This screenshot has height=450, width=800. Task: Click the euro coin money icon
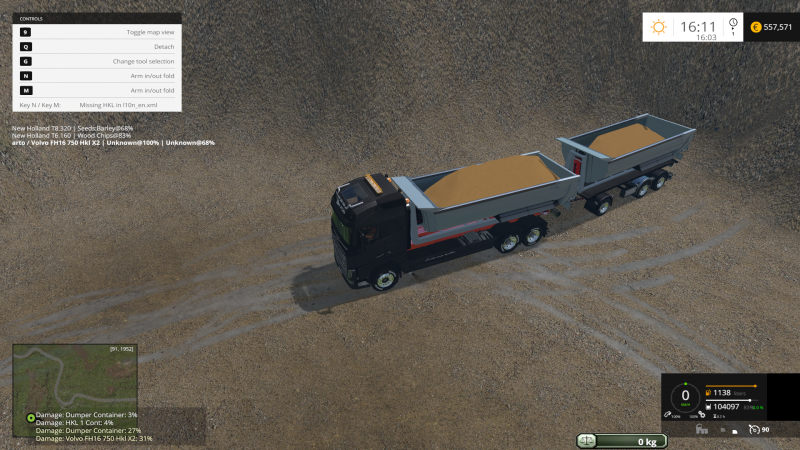click(755, 27)
